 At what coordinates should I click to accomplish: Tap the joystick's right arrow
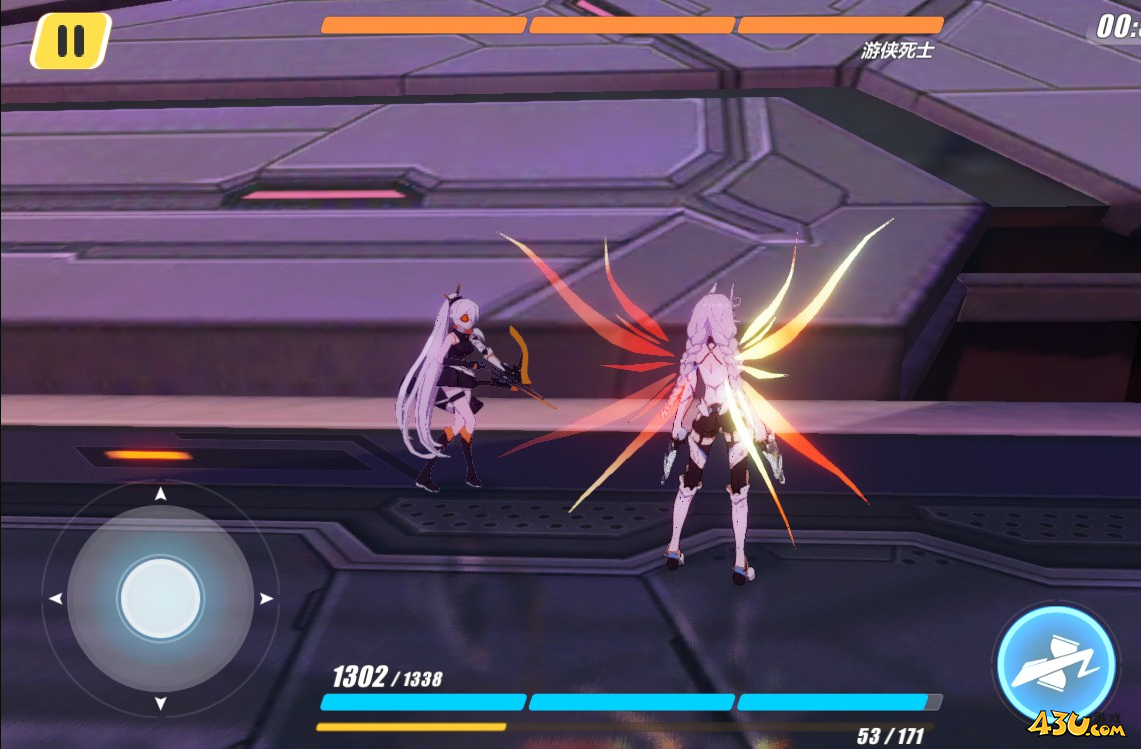266,599
